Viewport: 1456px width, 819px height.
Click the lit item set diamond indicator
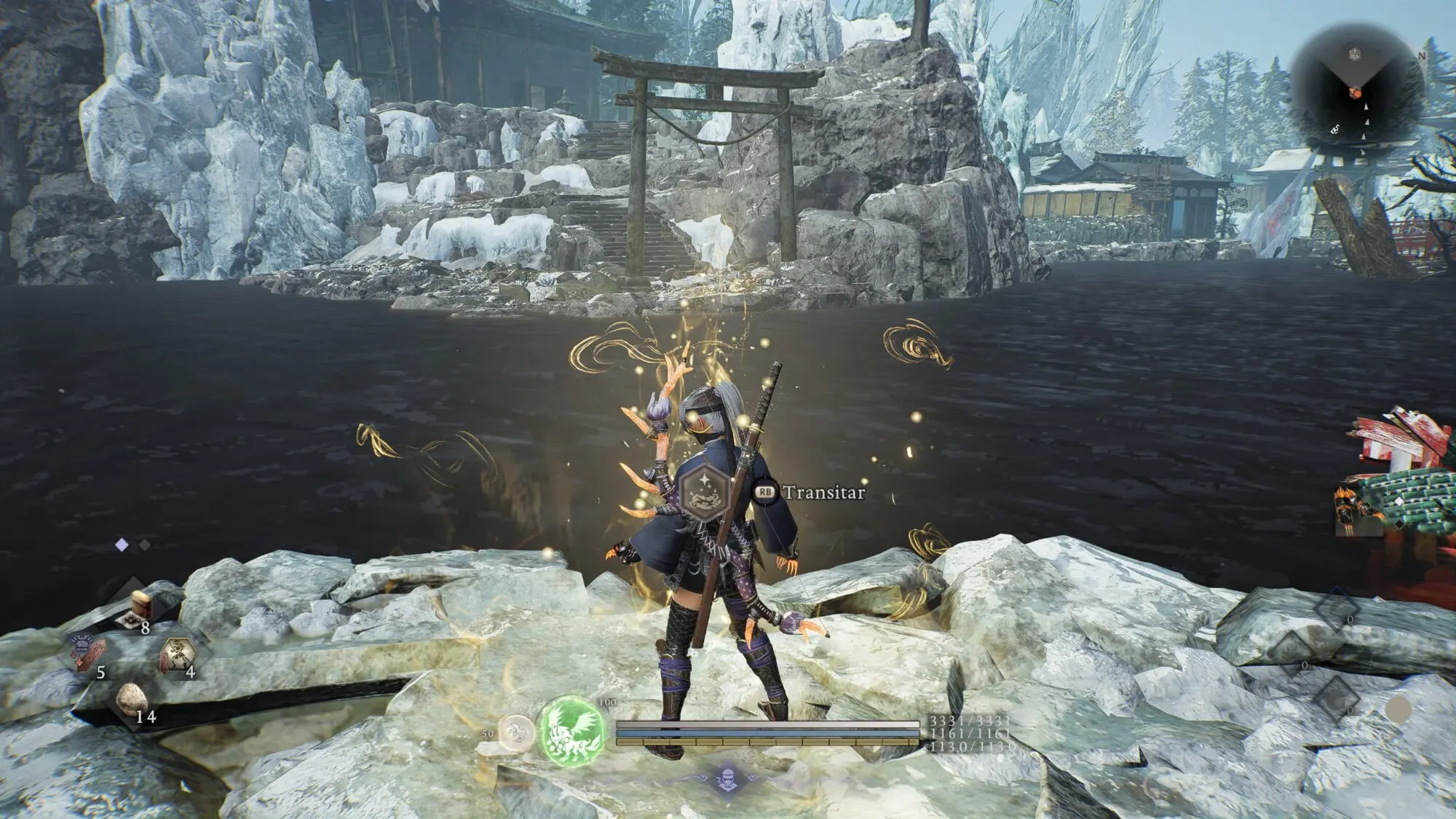click(x=122, y=544)
